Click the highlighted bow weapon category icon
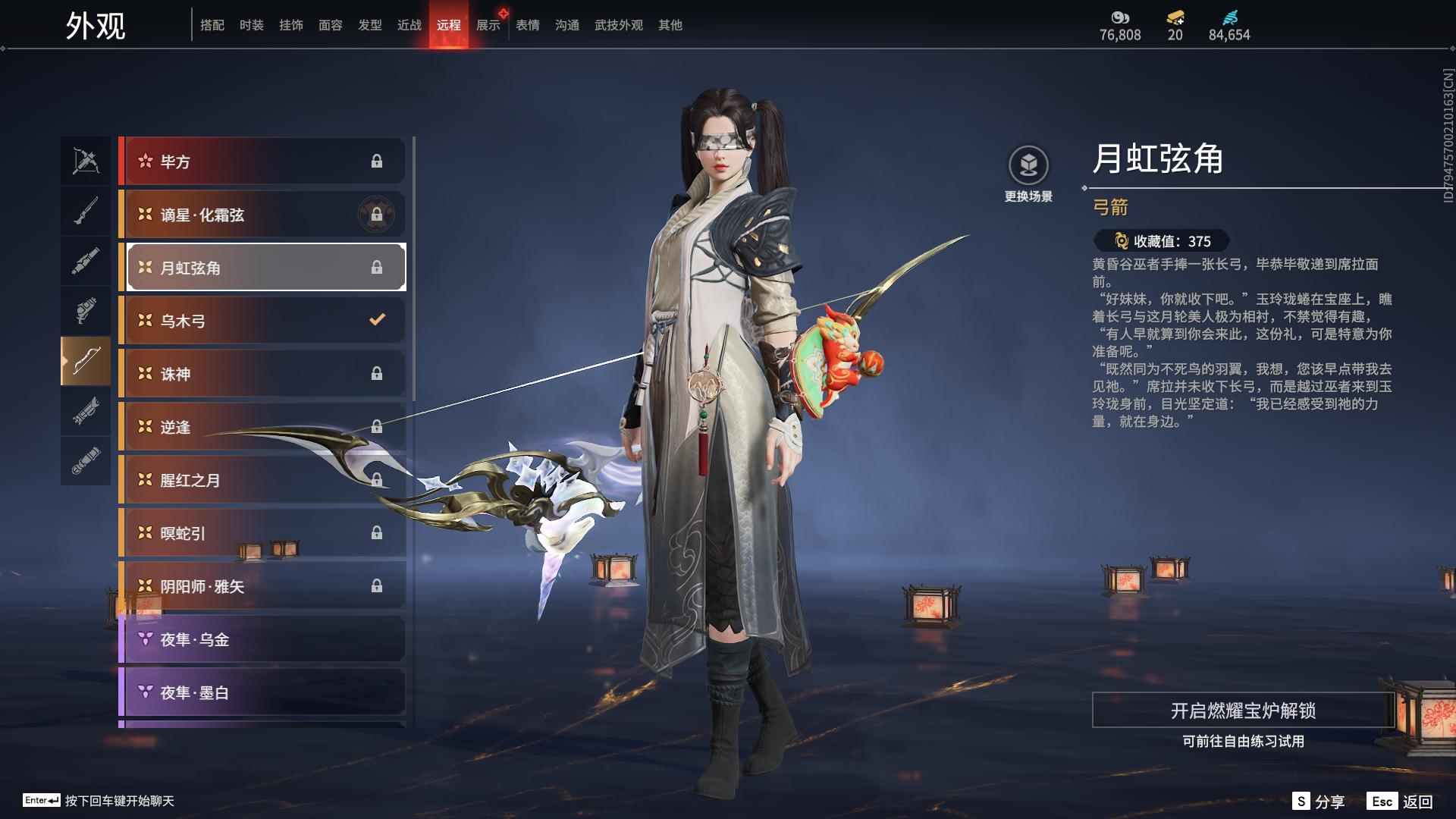 point(86,361)
